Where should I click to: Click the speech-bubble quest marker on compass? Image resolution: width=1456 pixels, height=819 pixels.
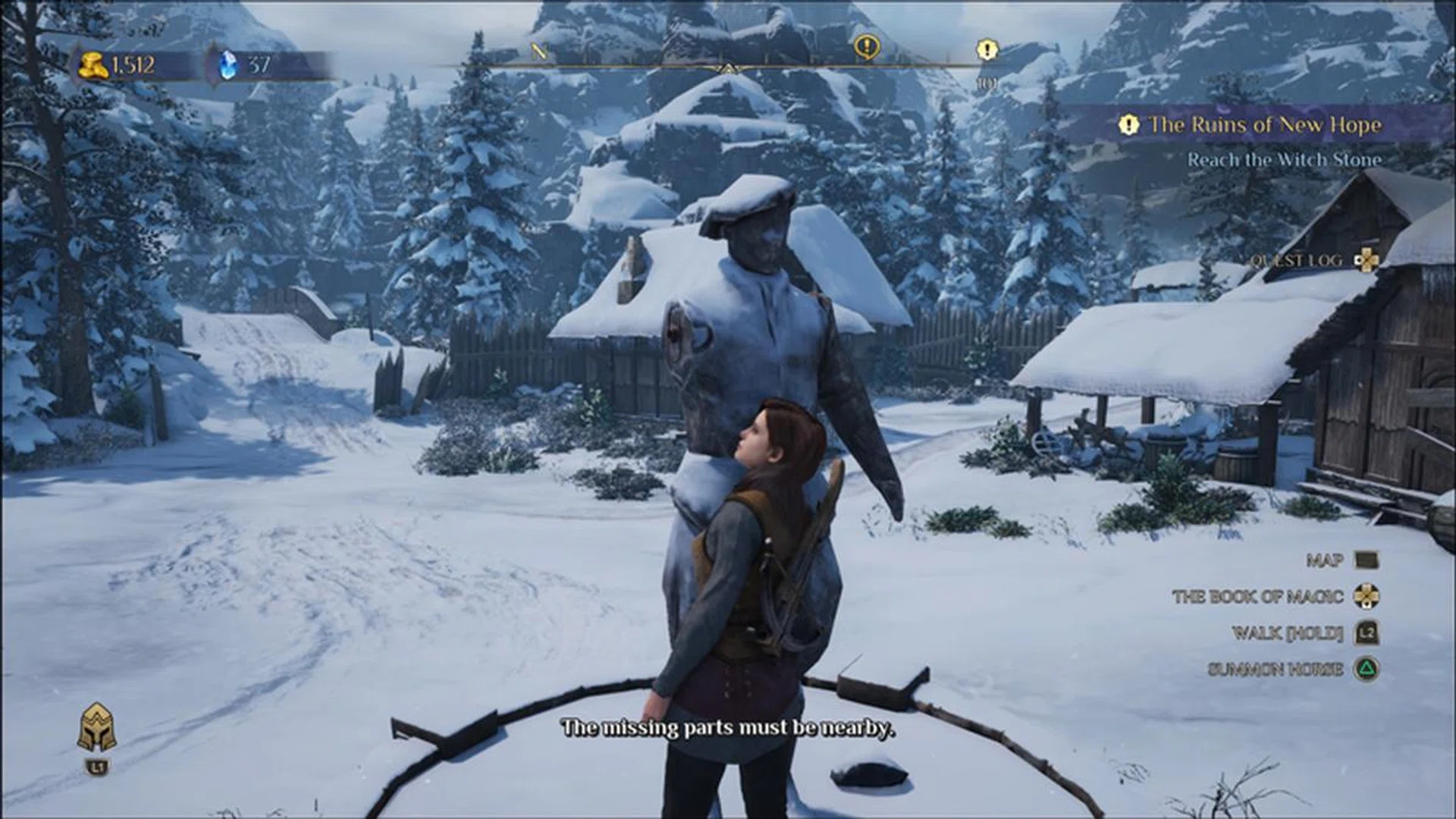[x=867, y=48]
